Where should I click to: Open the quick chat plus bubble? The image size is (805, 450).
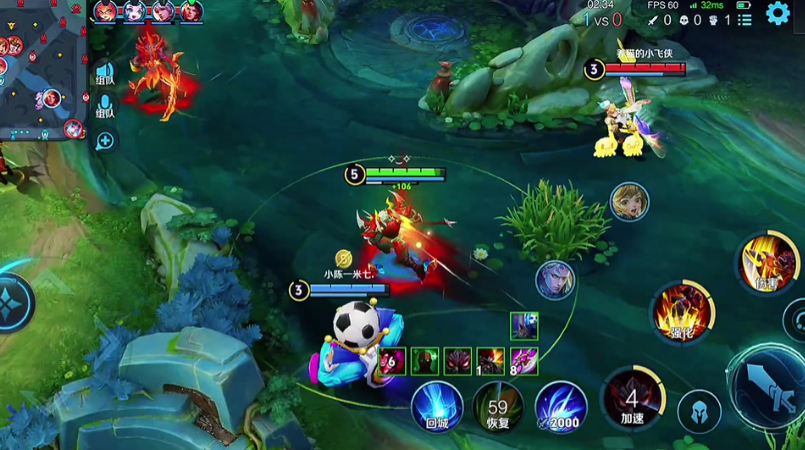pos(104,140)
